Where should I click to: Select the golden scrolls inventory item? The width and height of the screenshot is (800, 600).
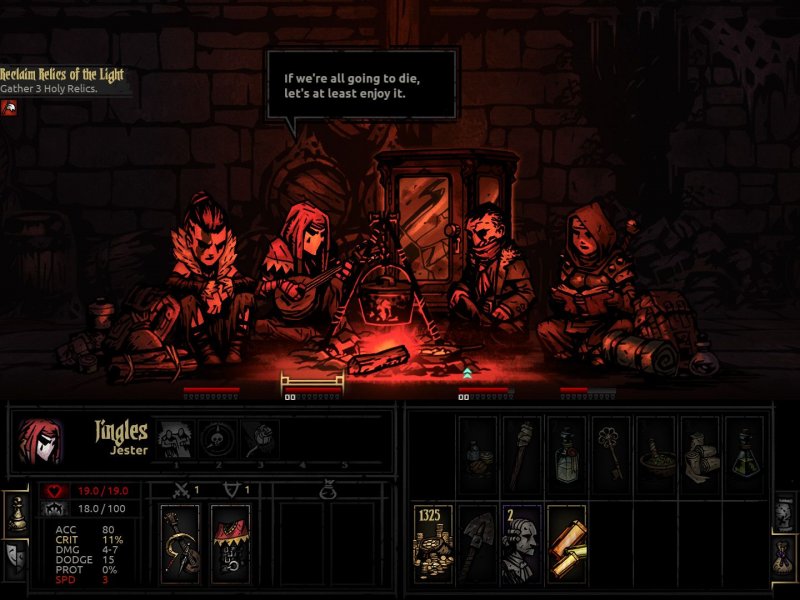[x=566, y=544]
